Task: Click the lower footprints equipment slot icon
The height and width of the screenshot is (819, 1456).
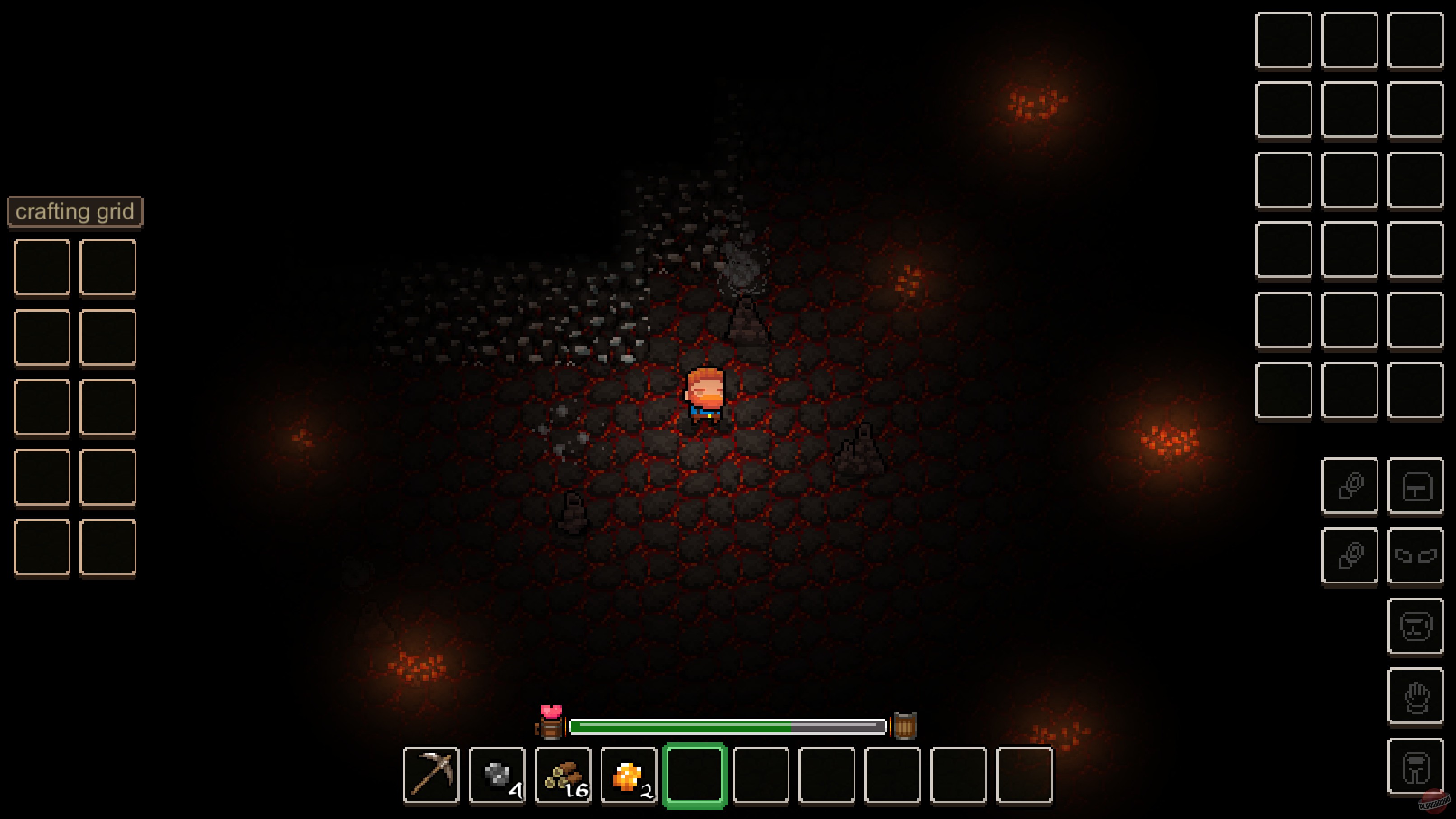Action: pos(1351,555)
